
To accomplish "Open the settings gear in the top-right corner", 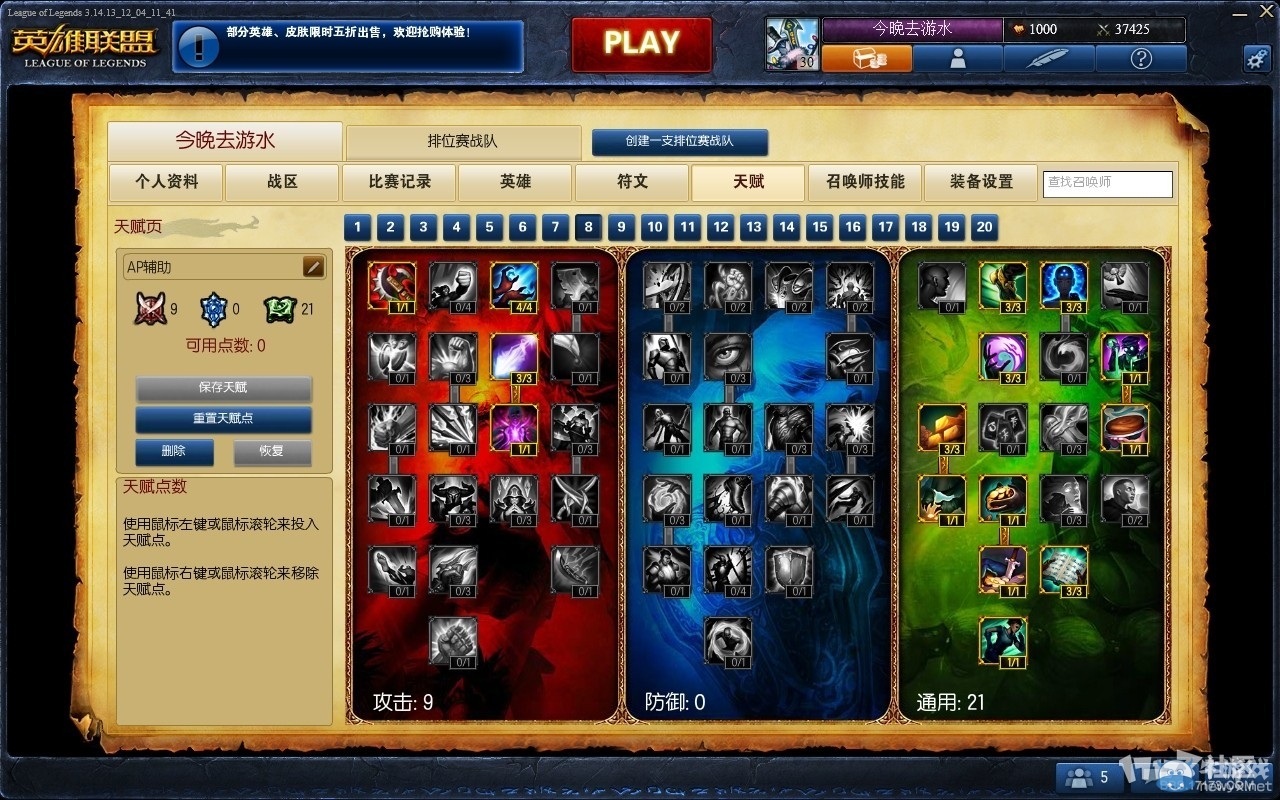I will point(1257,58).
